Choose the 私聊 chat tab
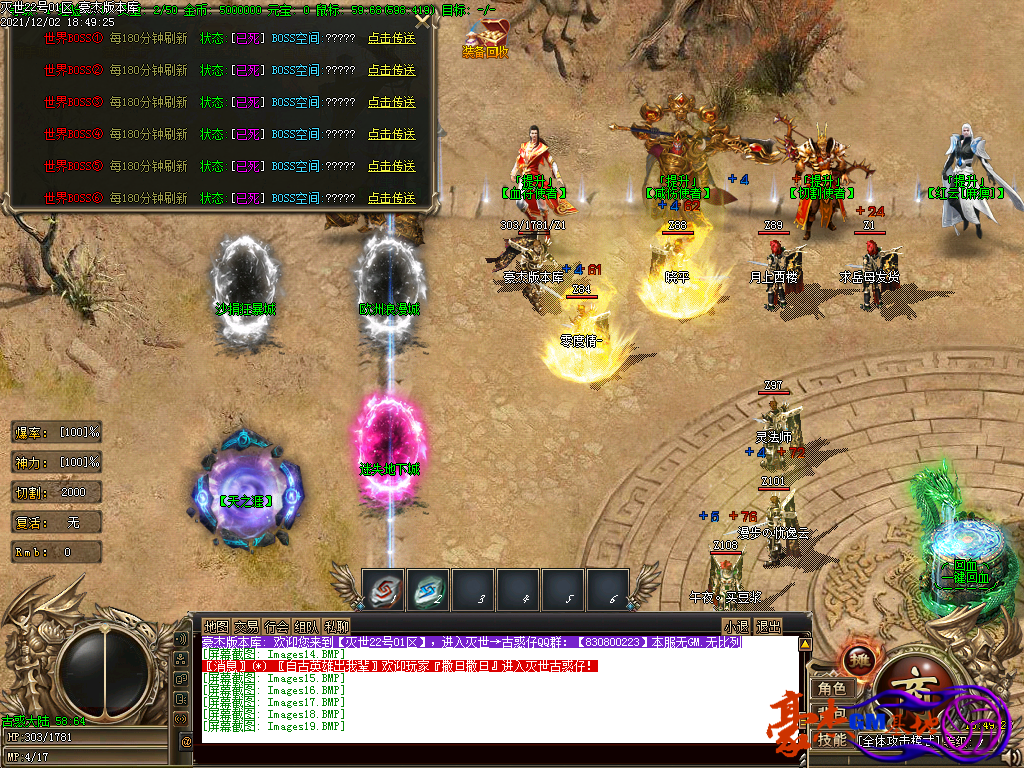Image resolution: width=1024 pixels, height=768 pixels. [337, 626]
